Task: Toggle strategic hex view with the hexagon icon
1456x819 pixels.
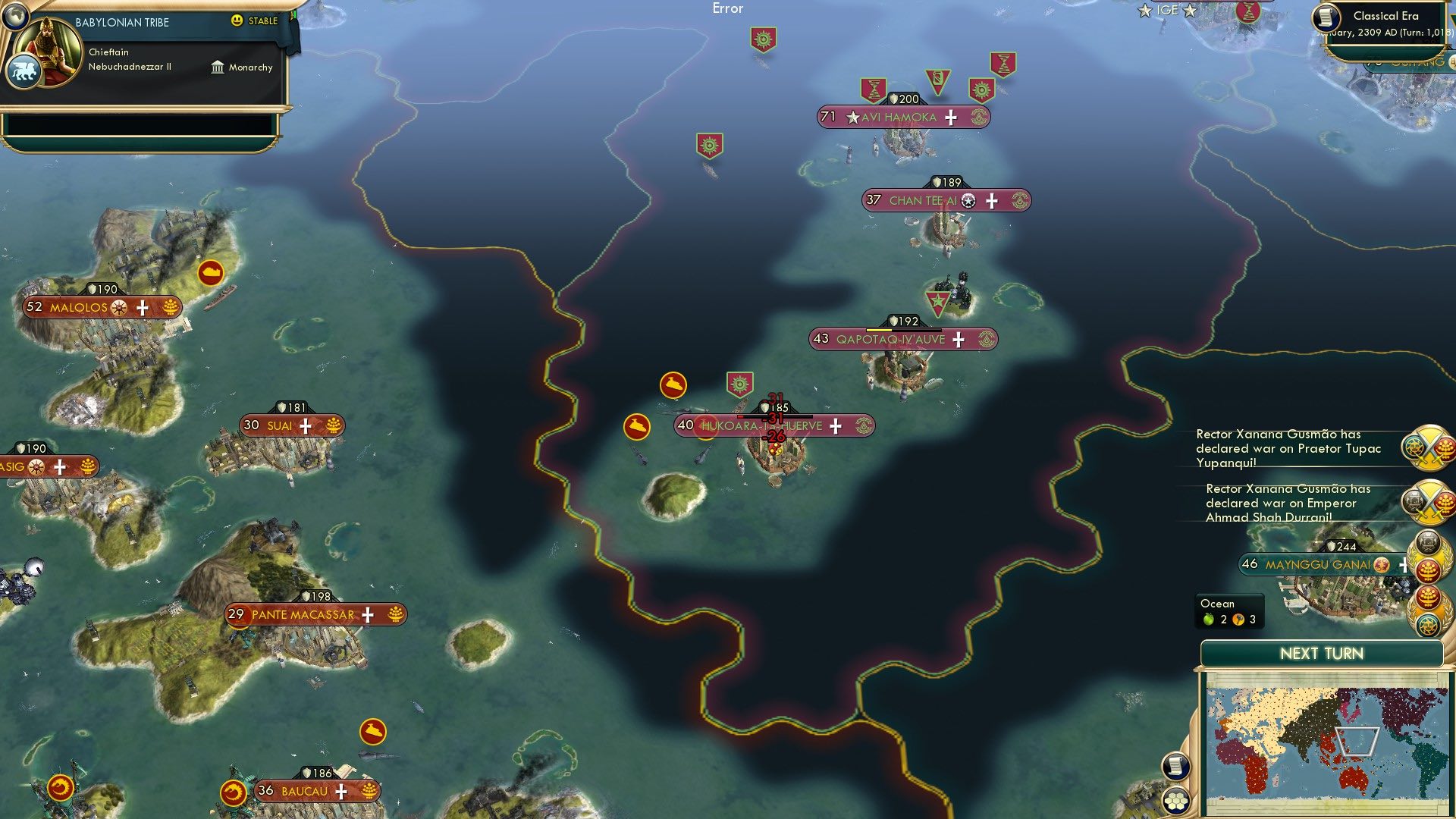Action: point(1178,799)
